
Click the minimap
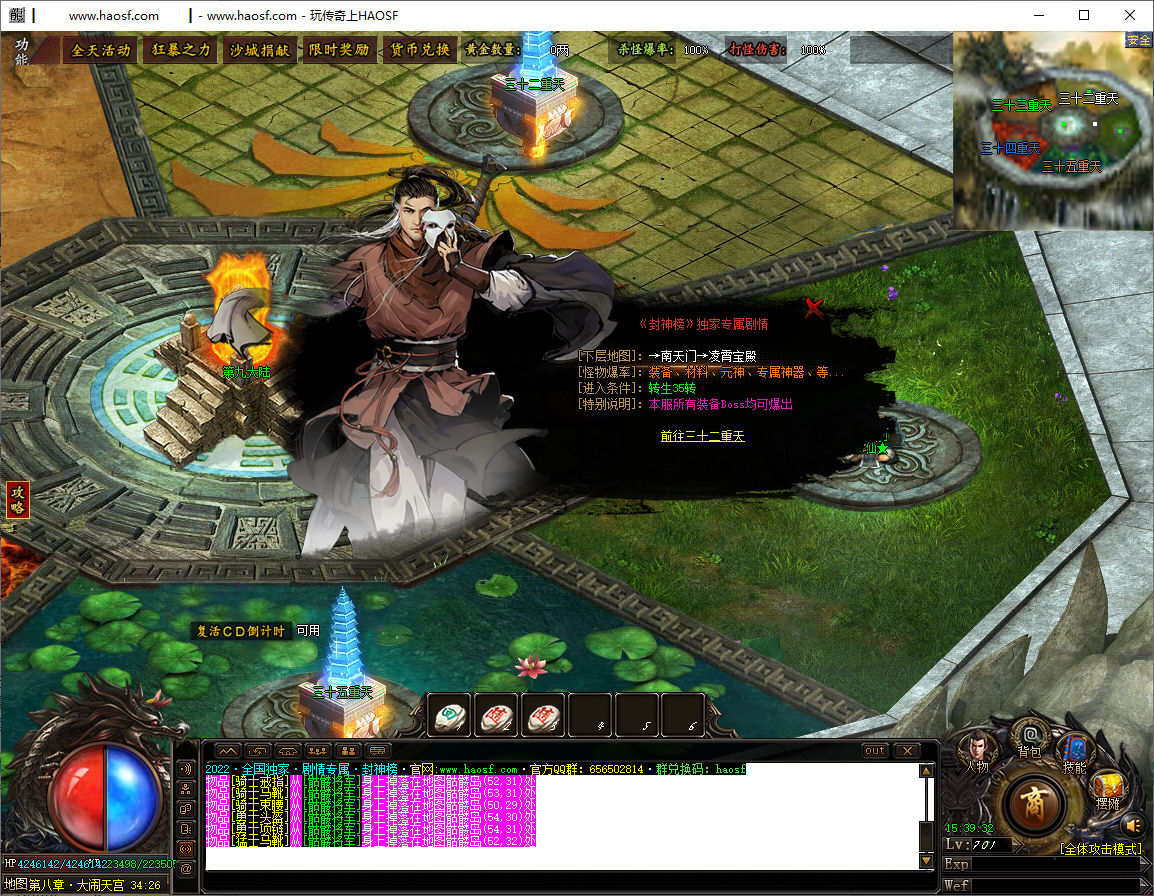pos(1053,130)
